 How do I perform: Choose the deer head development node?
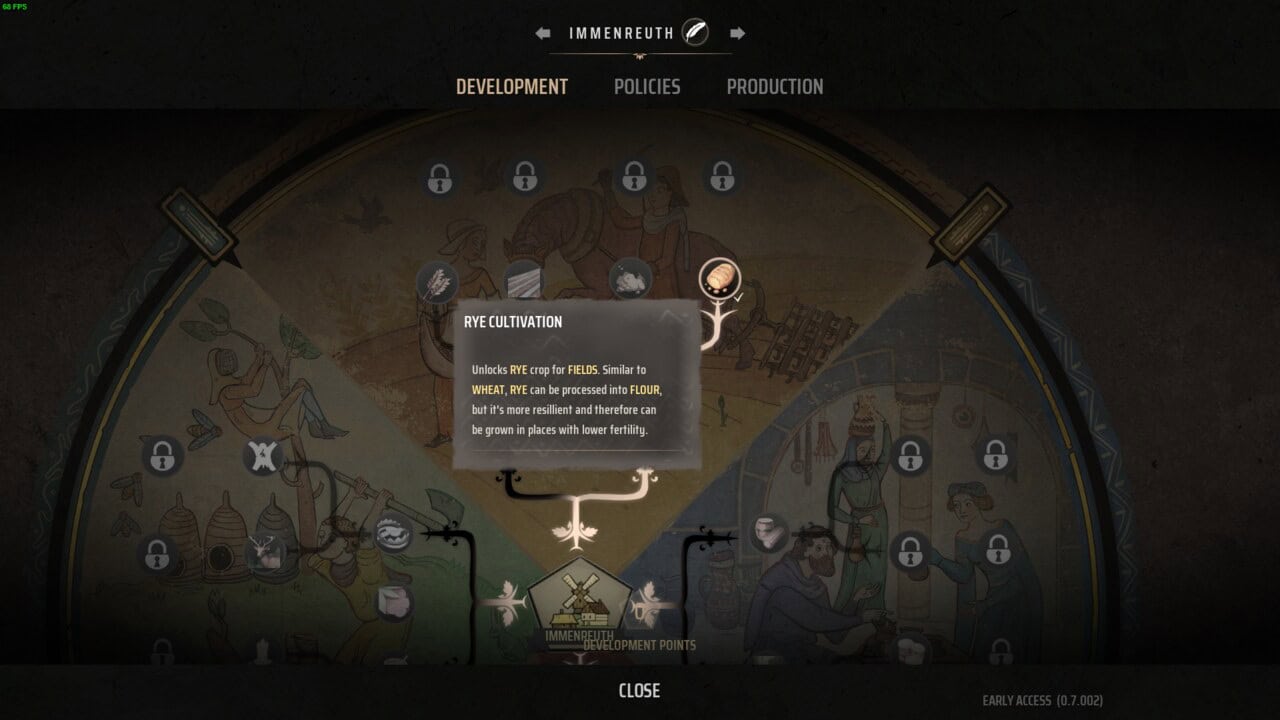(265, 551)
